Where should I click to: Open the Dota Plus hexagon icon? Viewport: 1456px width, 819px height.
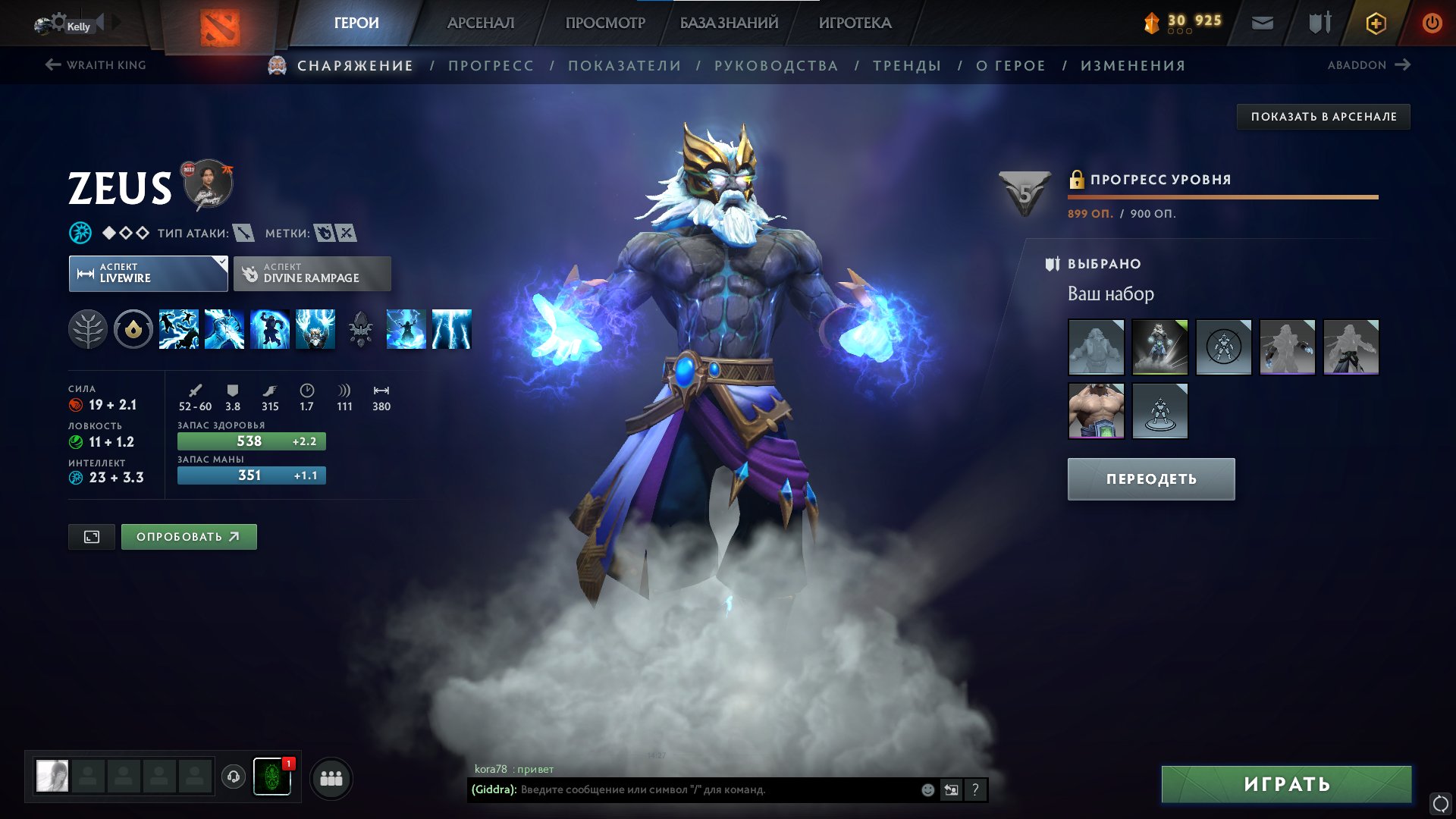(1376, 23)
